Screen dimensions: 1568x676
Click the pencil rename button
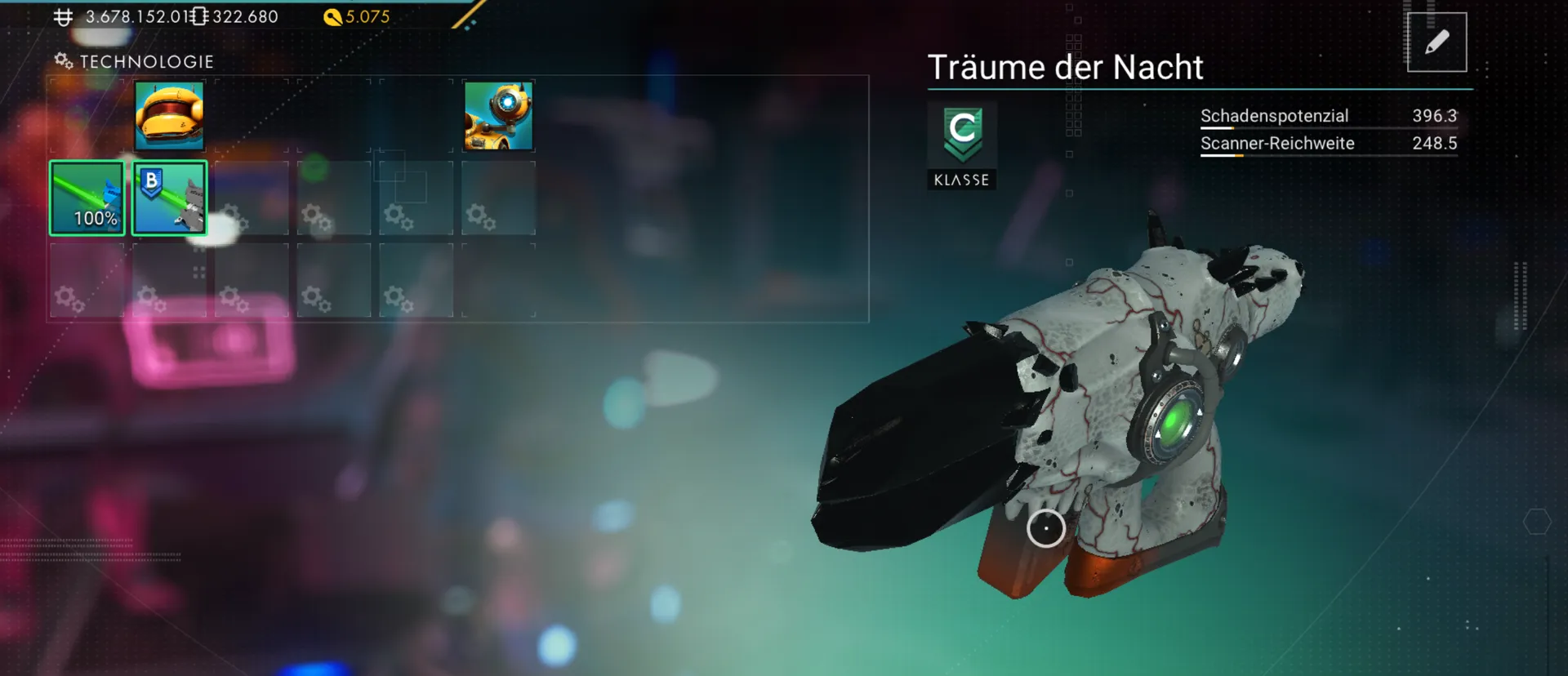click(1437, 42)
